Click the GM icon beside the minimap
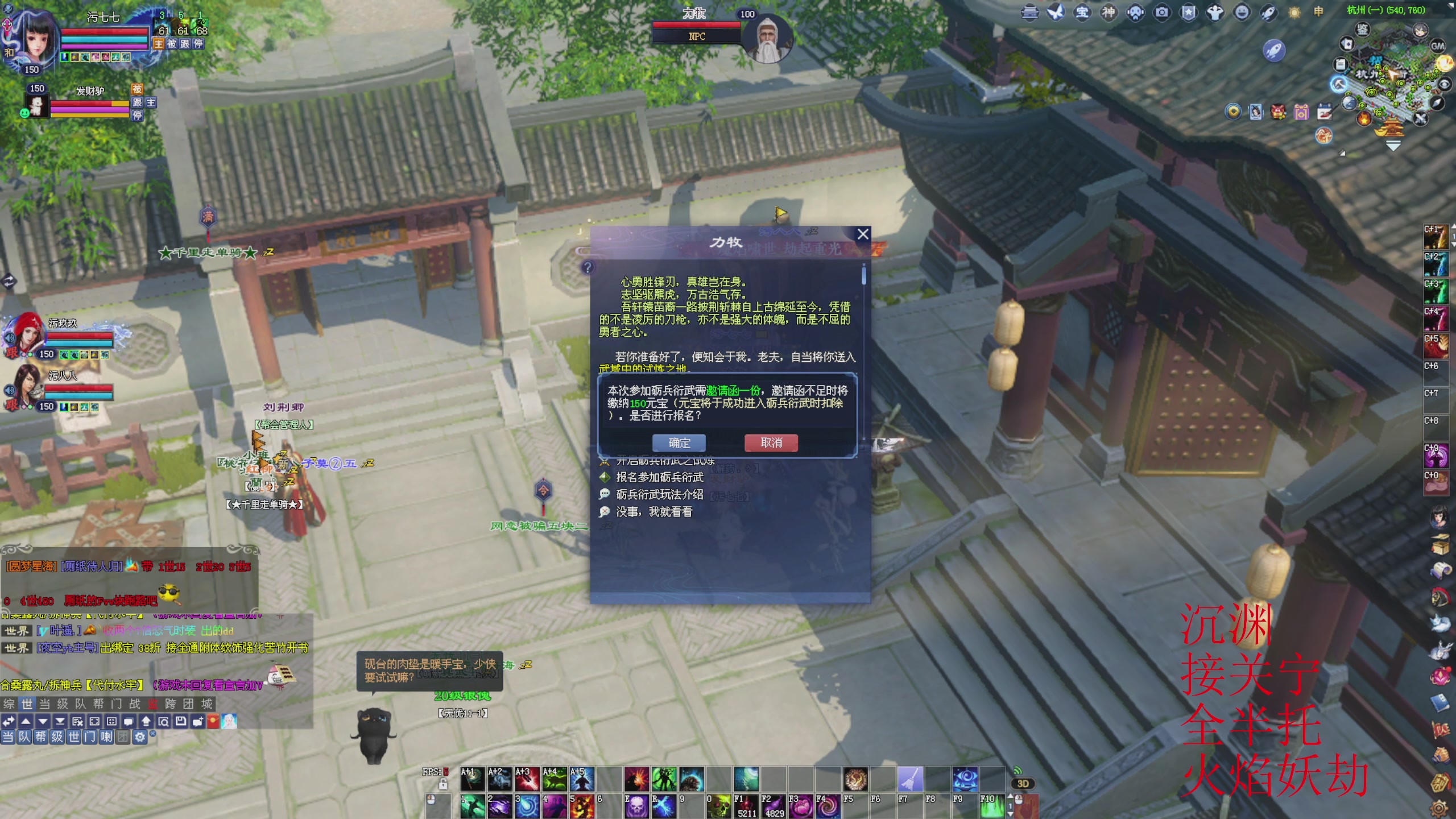The width and height of the screenshot is (1456, 819). tap(1438, 46)
